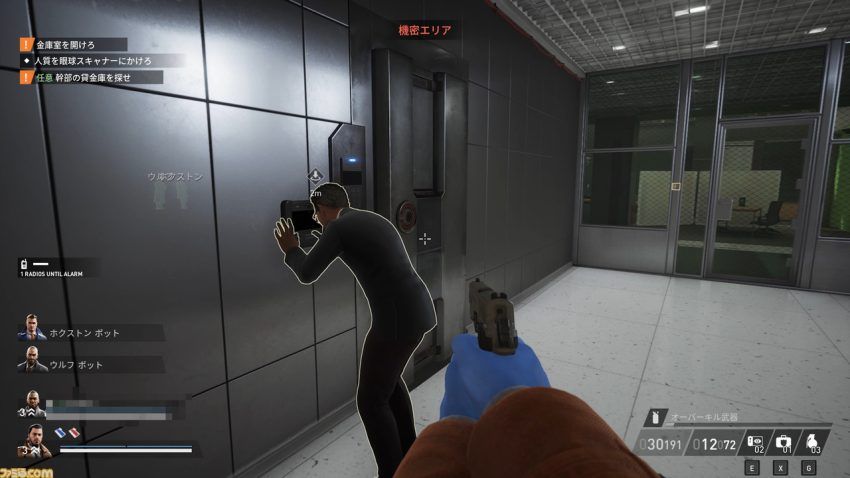Click your own character portrait with the red and blue status icons
The image size is (850, 478).
click(x=35, y=440)
